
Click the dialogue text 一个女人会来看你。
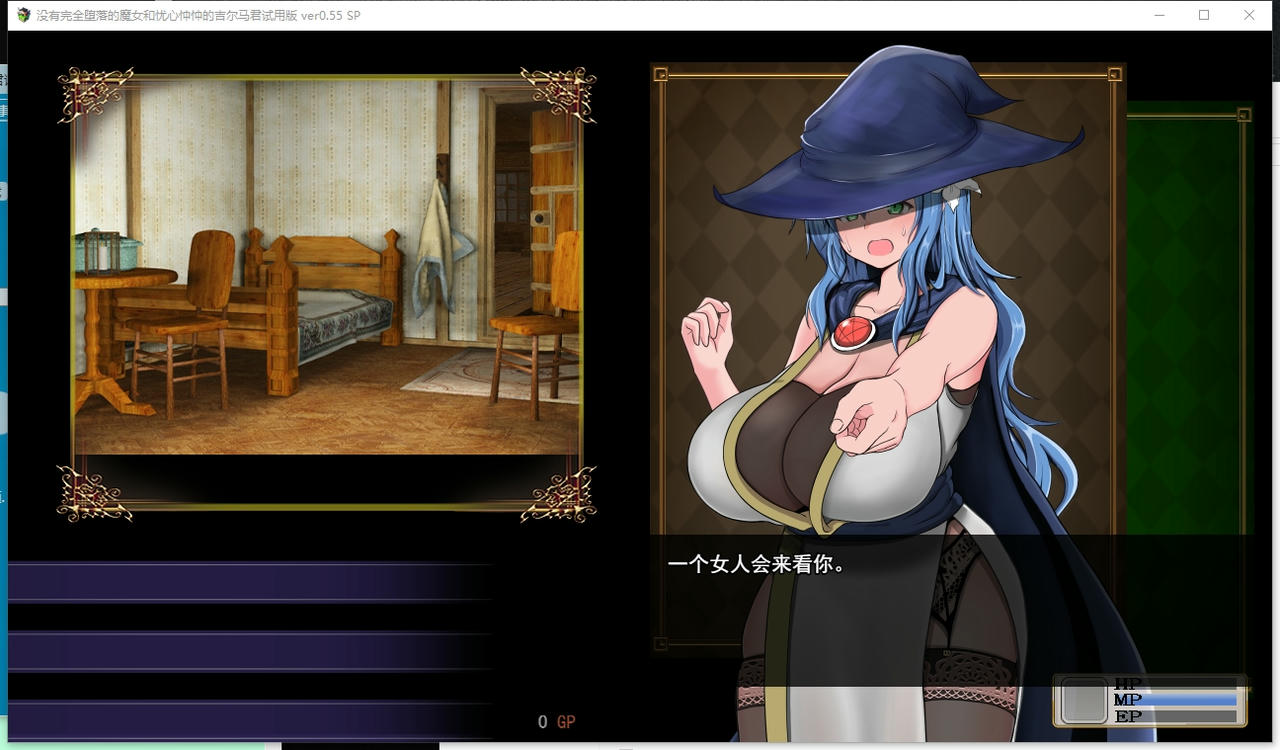[x=755, y=563]
